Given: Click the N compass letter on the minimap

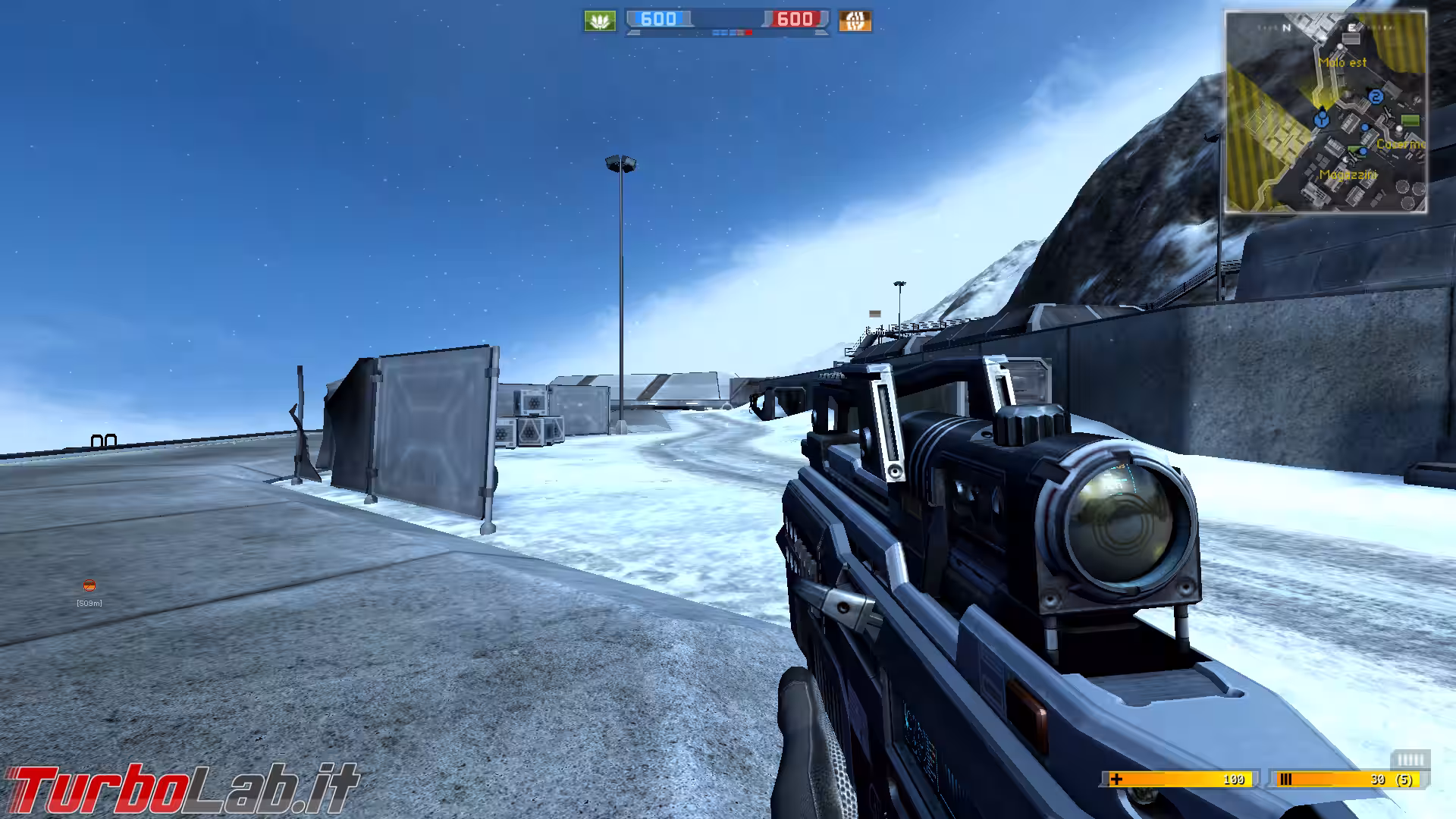Looking at the screenshot, I should point(1286,27).
